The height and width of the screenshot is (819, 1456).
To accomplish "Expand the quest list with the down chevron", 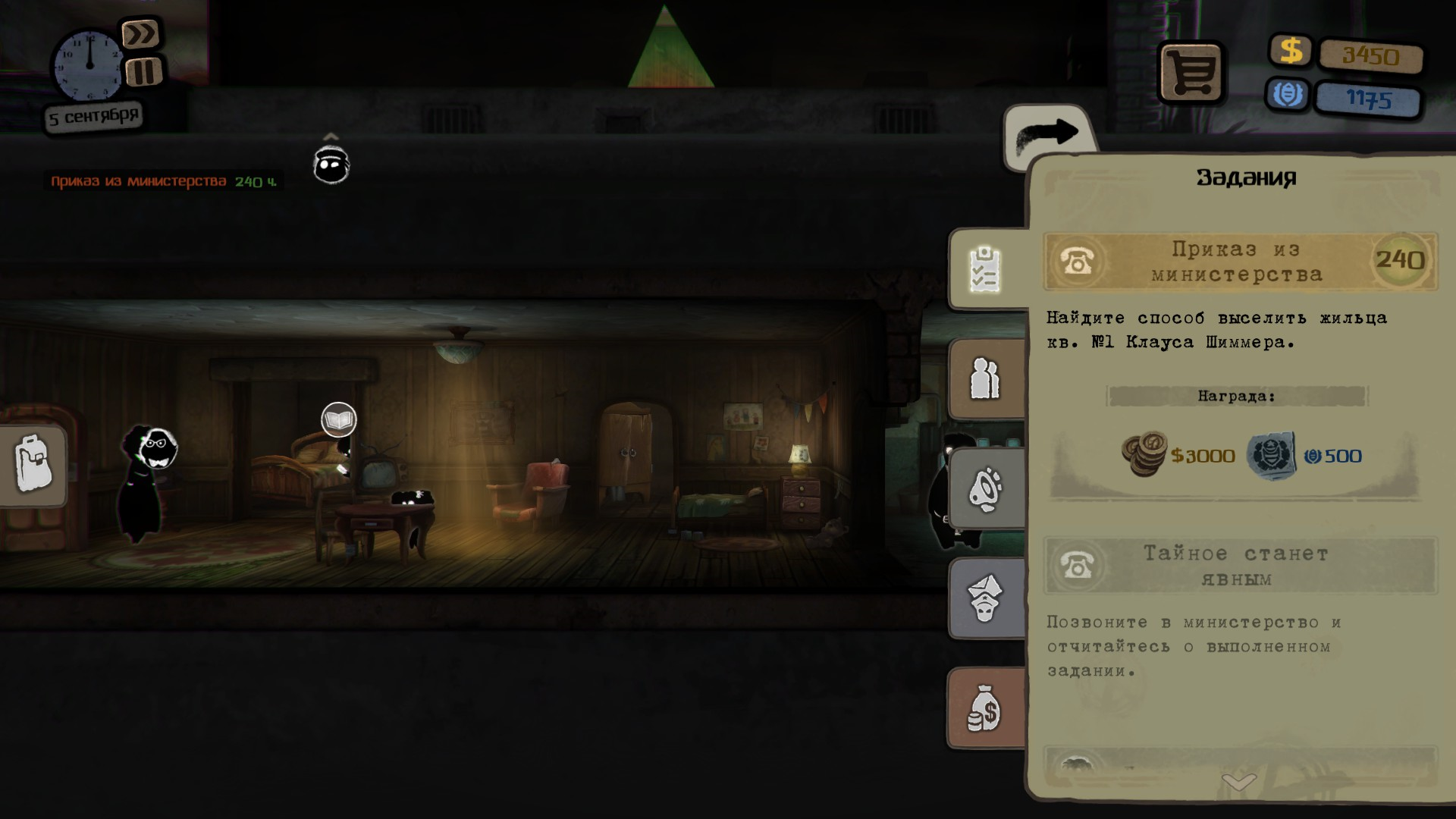I will pos(1239,781).
